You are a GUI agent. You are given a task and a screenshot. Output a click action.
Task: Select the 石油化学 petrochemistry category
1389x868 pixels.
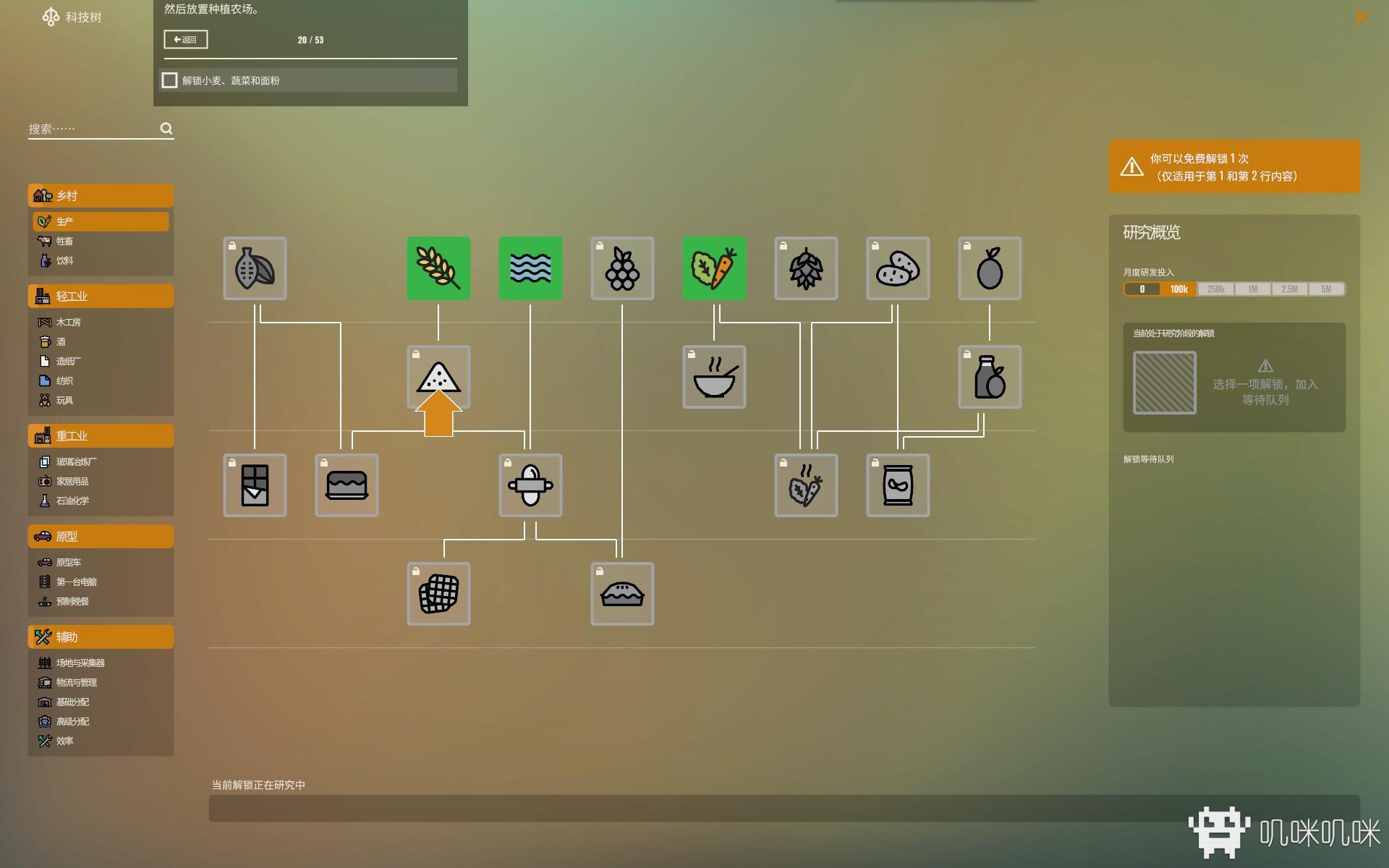pos(72,501)
